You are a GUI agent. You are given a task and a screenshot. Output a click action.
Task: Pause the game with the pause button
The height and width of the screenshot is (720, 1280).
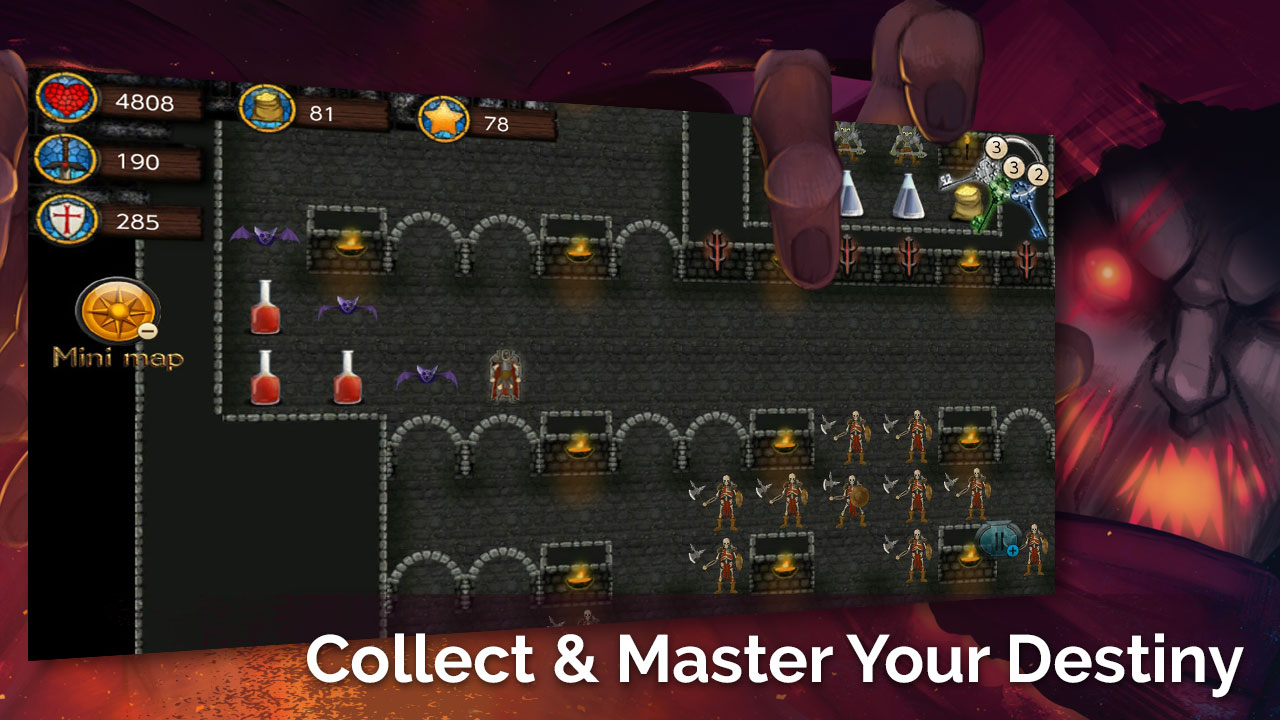coord(998,538)
